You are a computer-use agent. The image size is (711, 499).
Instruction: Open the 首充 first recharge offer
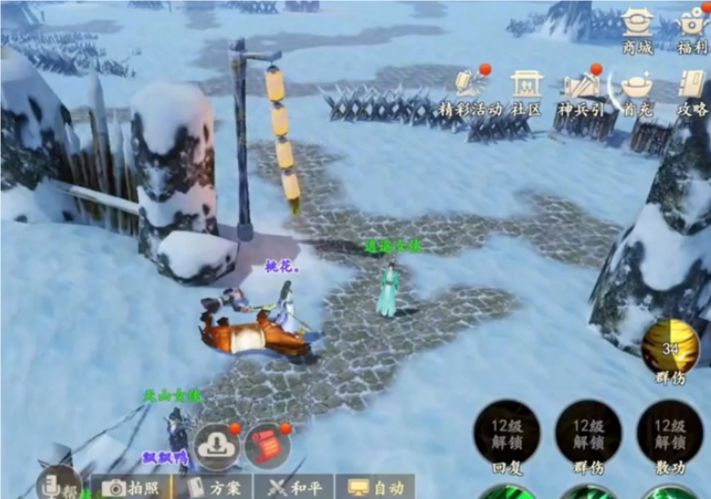636,90
